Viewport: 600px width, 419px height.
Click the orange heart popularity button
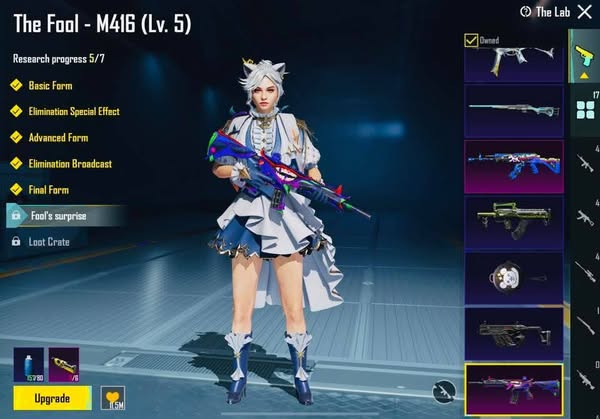pyautogui.click(x=113, y=397)
